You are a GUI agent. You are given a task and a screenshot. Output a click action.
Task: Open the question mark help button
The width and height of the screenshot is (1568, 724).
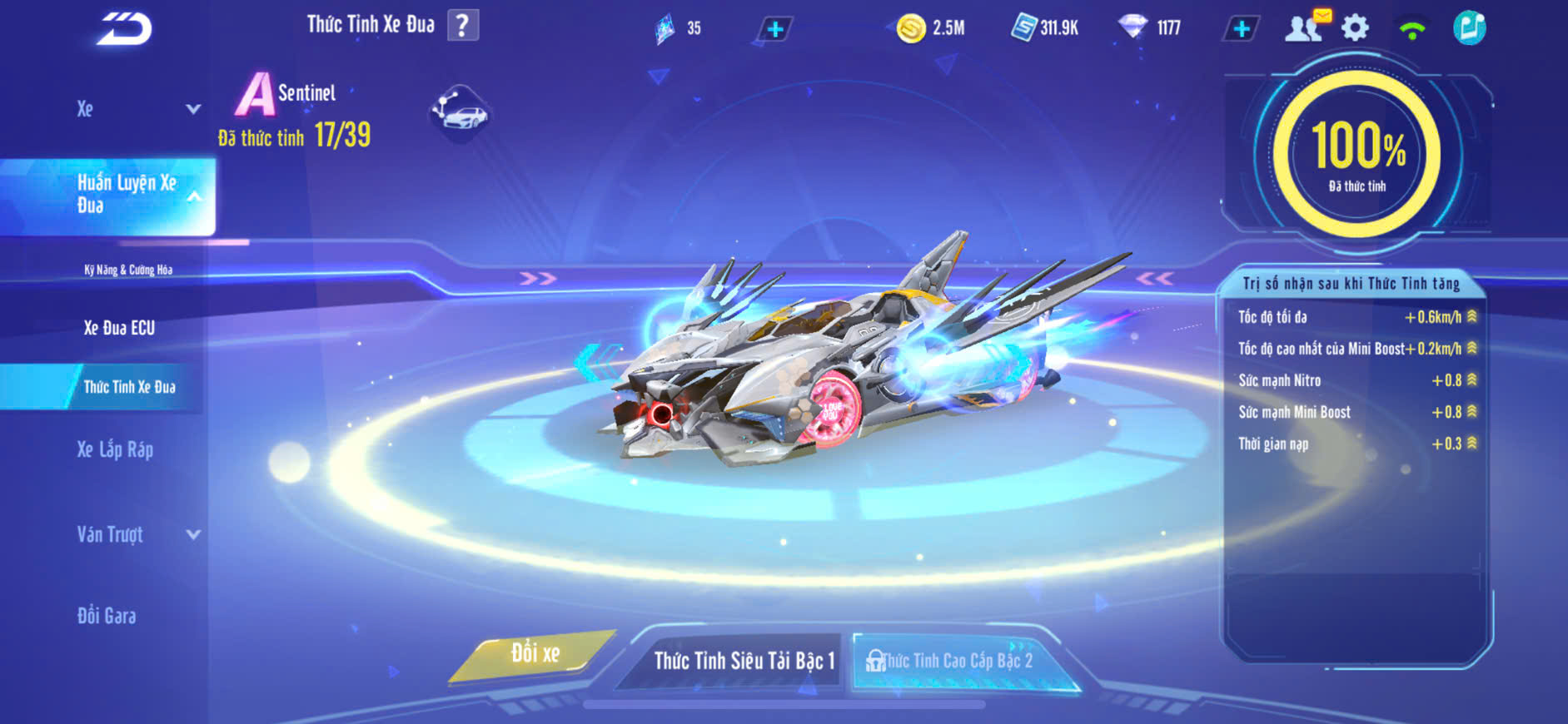pos(463,26)
